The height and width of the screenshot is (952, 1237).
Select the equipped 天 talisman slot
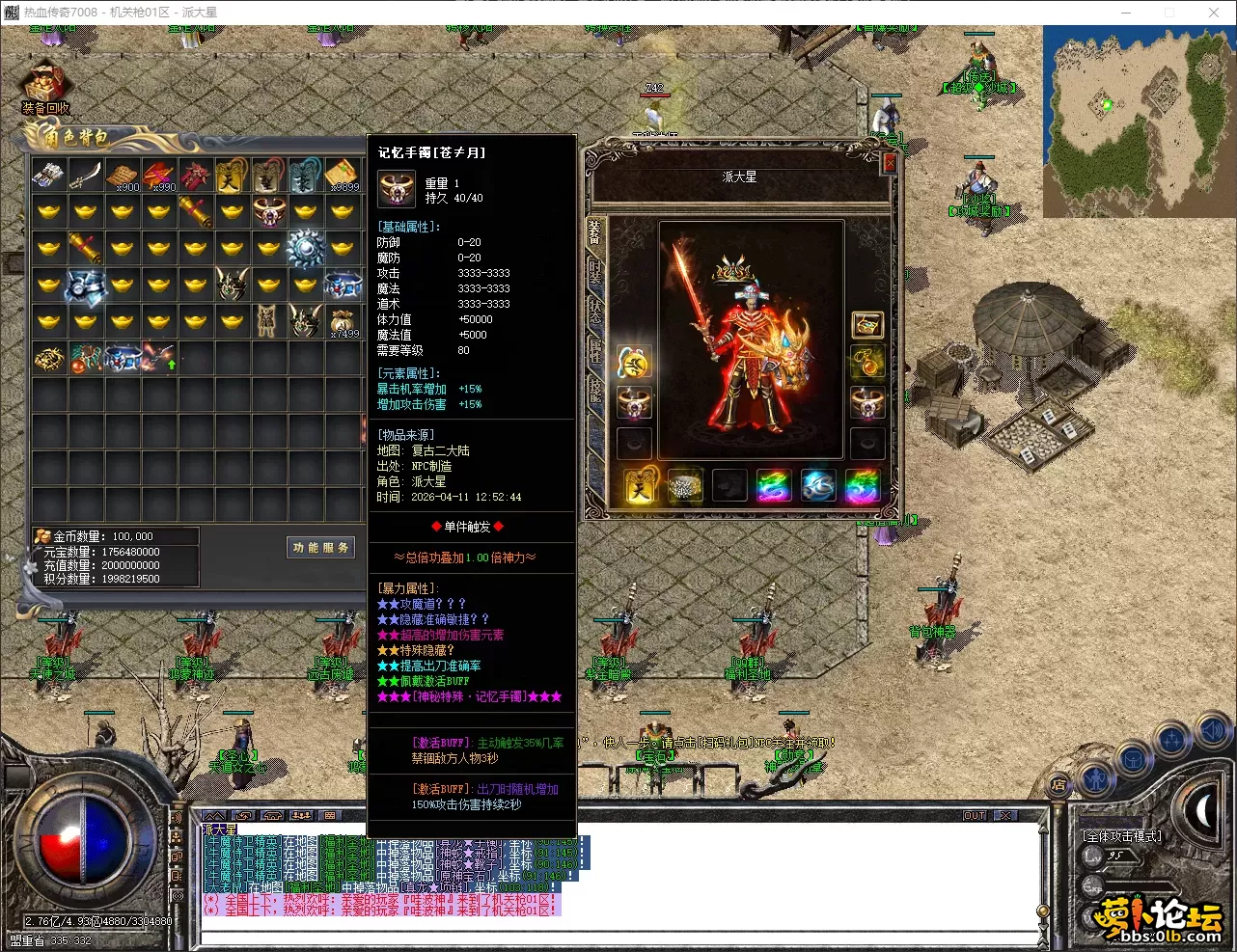(x=639, y=486)
